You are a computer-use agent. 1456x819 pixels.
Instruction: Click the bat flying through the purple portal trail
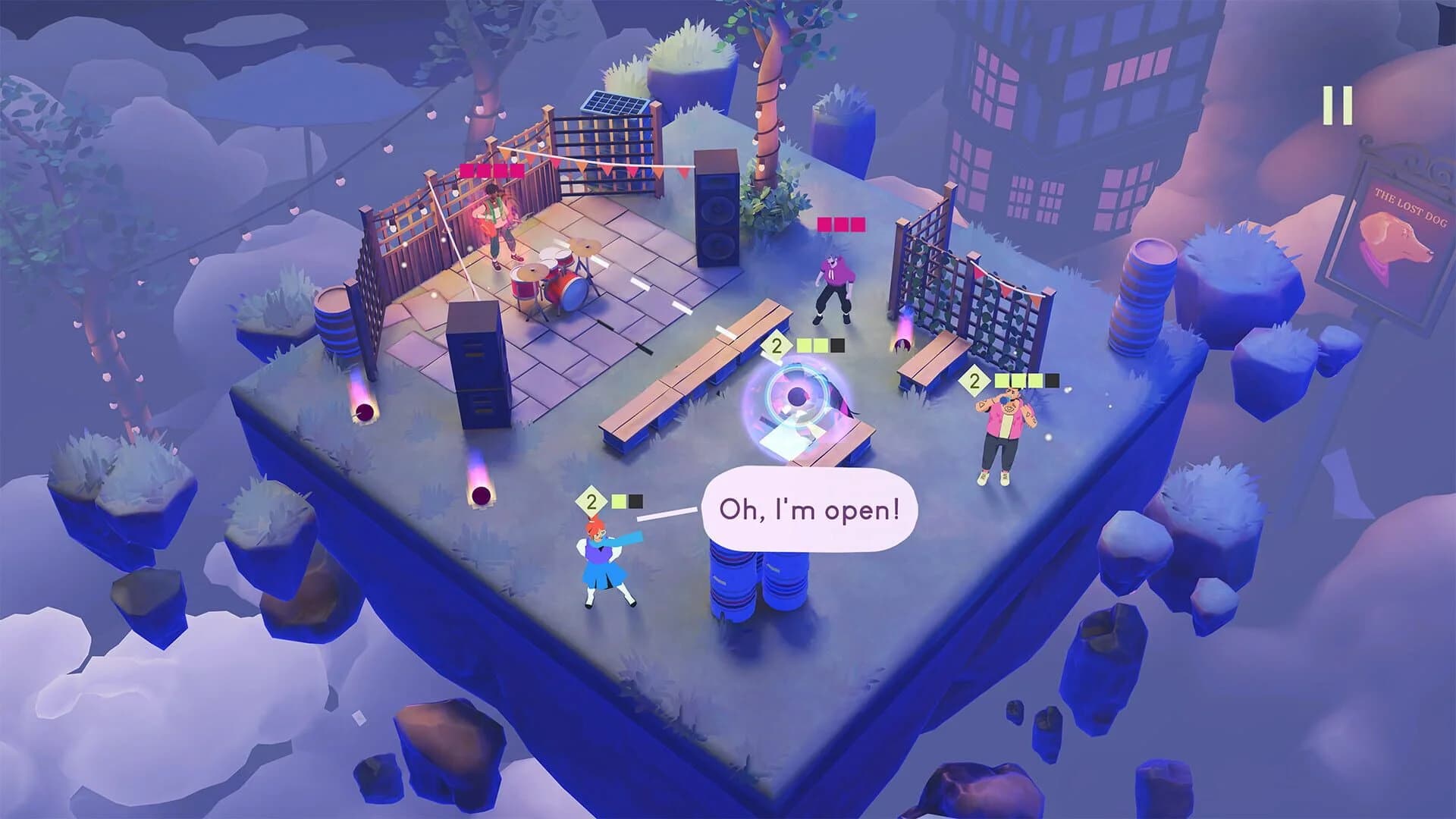tap(902, 347)
